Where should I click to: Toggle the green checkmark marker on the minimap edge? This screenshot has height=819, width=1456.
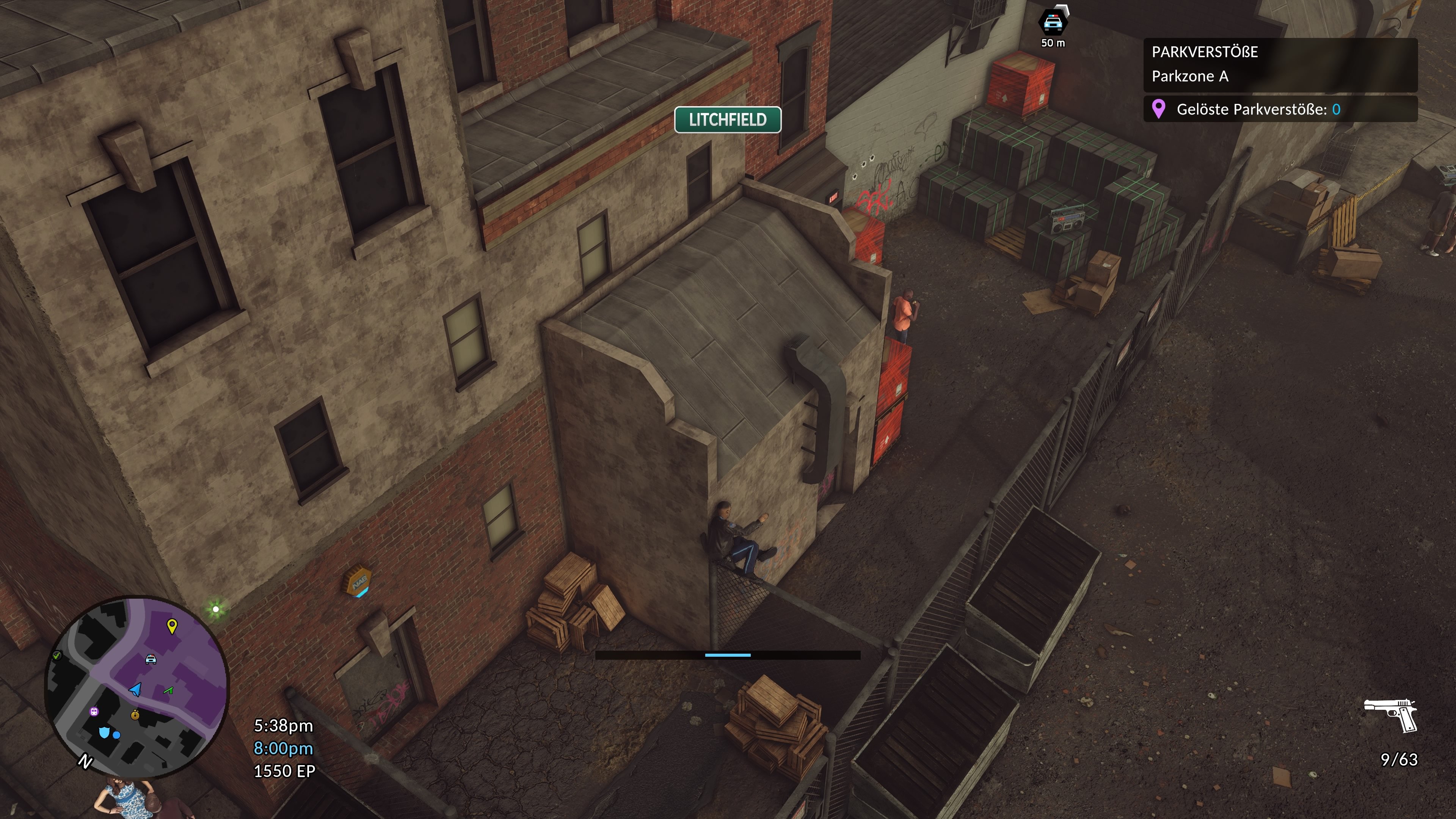57,656
